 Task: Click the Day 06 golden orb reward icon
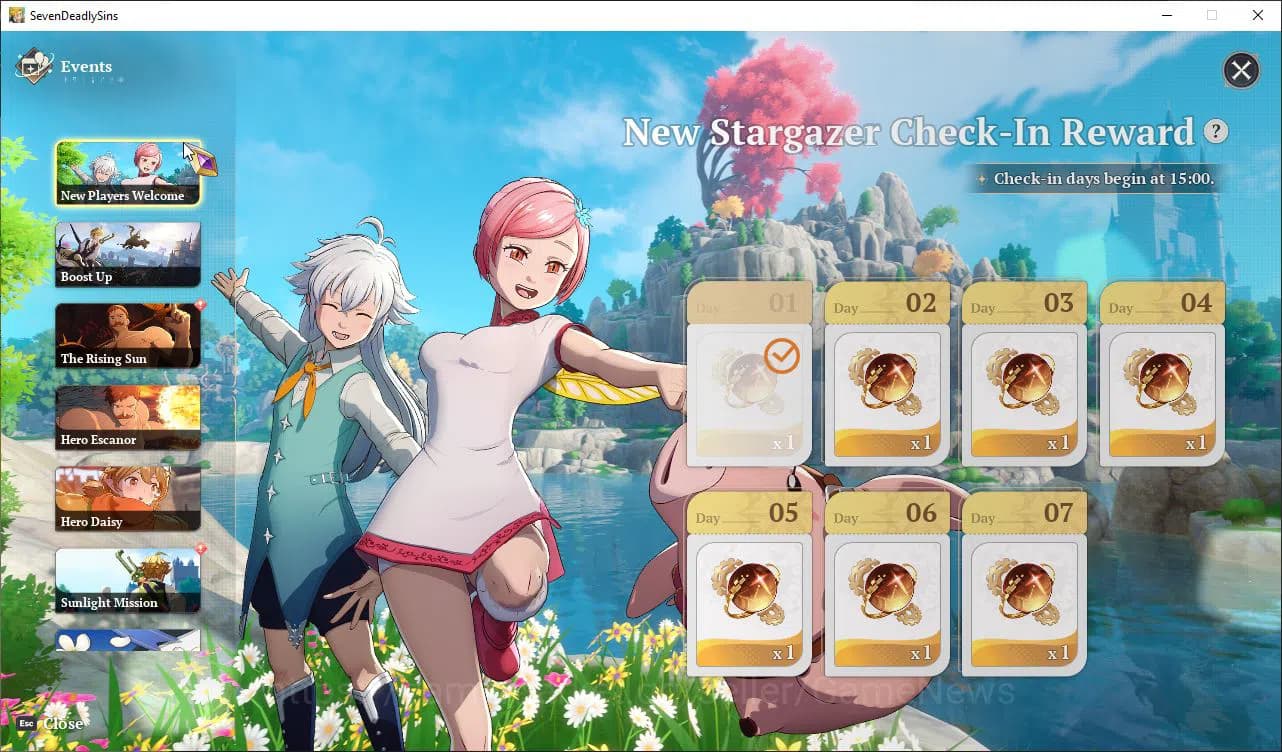pyautogui.click(x=886, y=589)
